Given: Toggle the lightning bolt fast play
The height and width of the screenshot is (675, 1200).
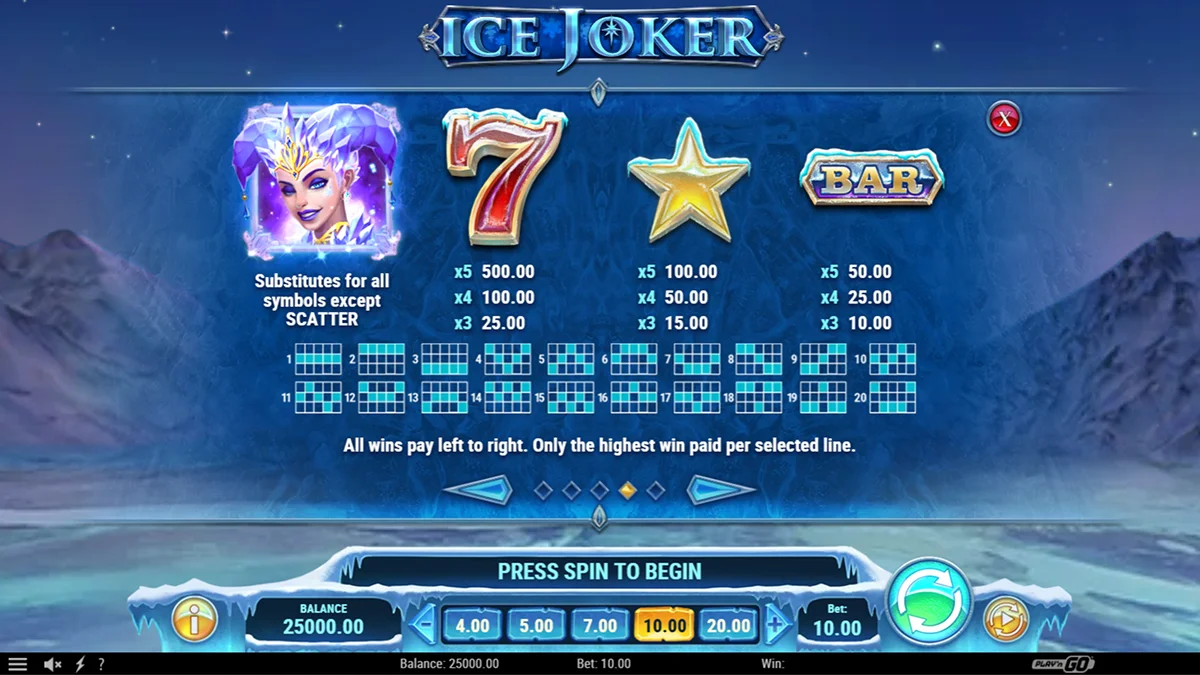Looking at the screenshot, I should click(x=80, y=664).
